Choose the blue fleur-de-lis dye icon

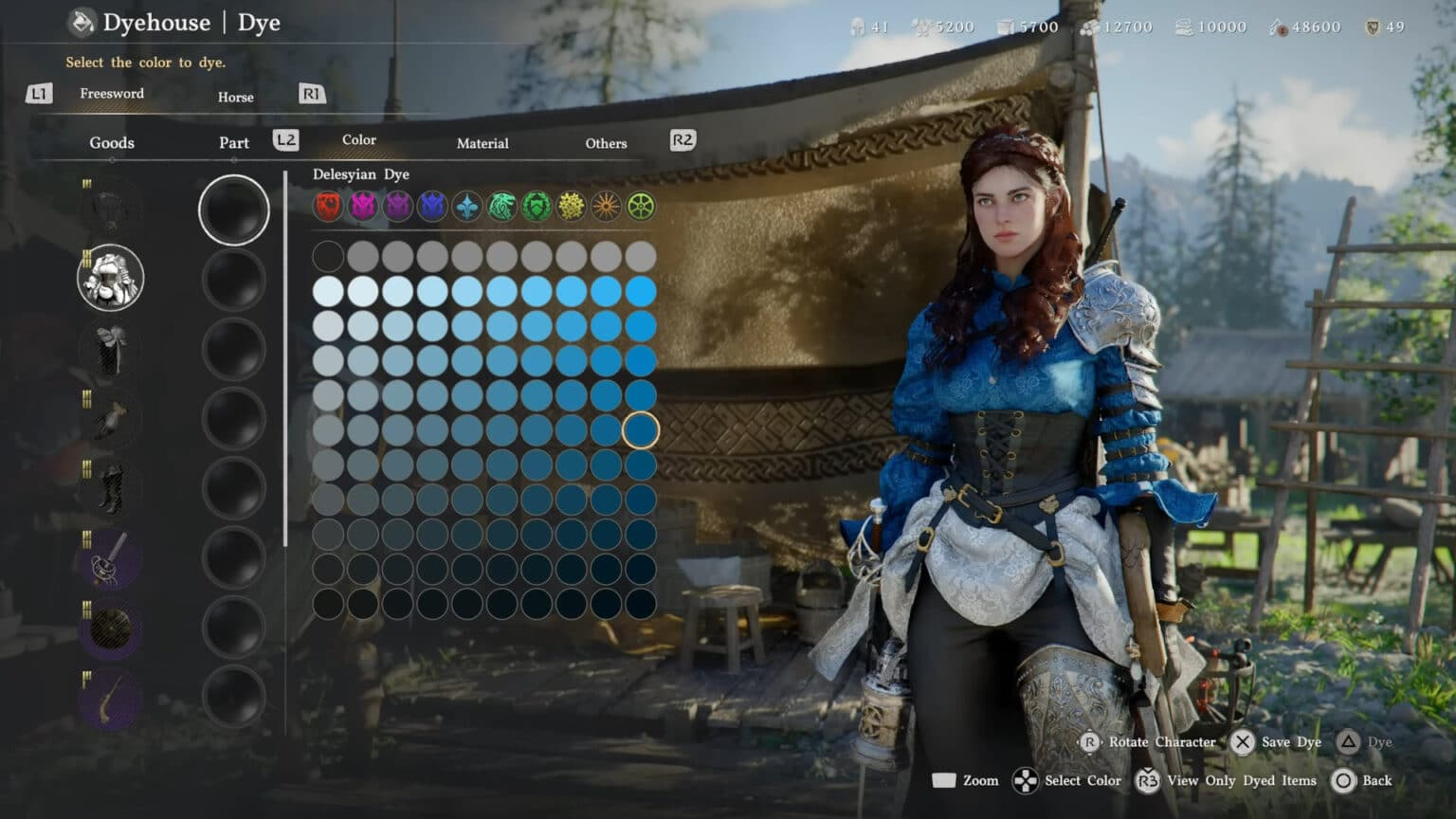click(465, 207)
